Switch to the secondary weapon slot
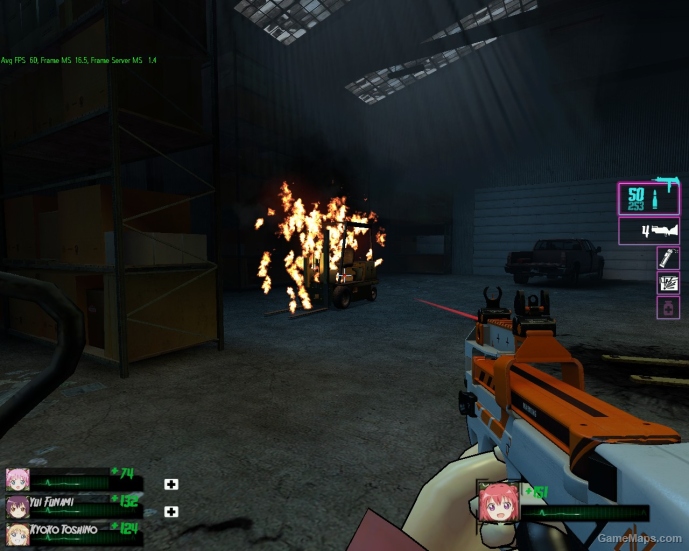 click(x=649, y=232)
